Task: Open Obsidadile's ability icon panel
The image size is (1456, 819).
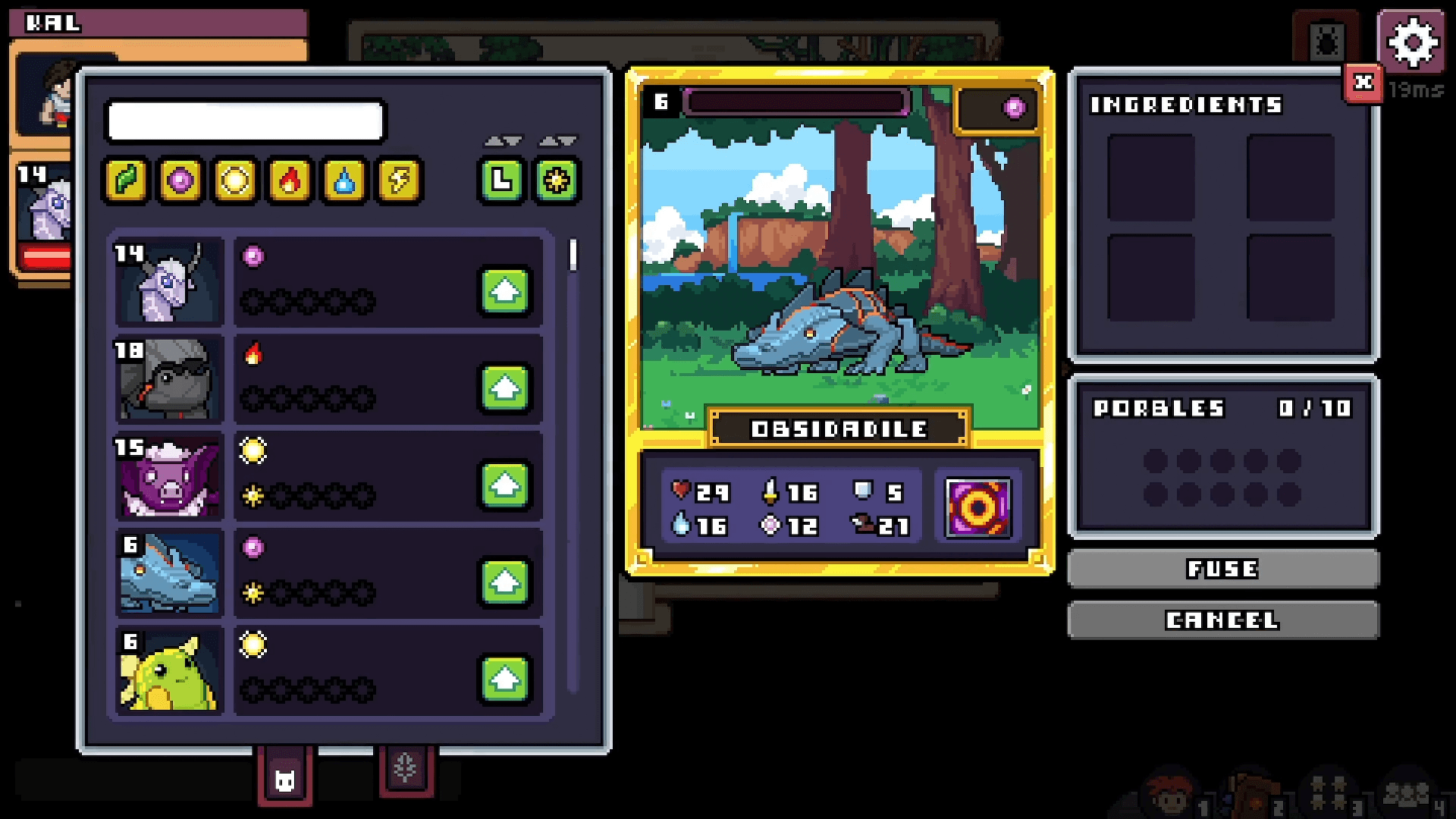Action: 977,507
